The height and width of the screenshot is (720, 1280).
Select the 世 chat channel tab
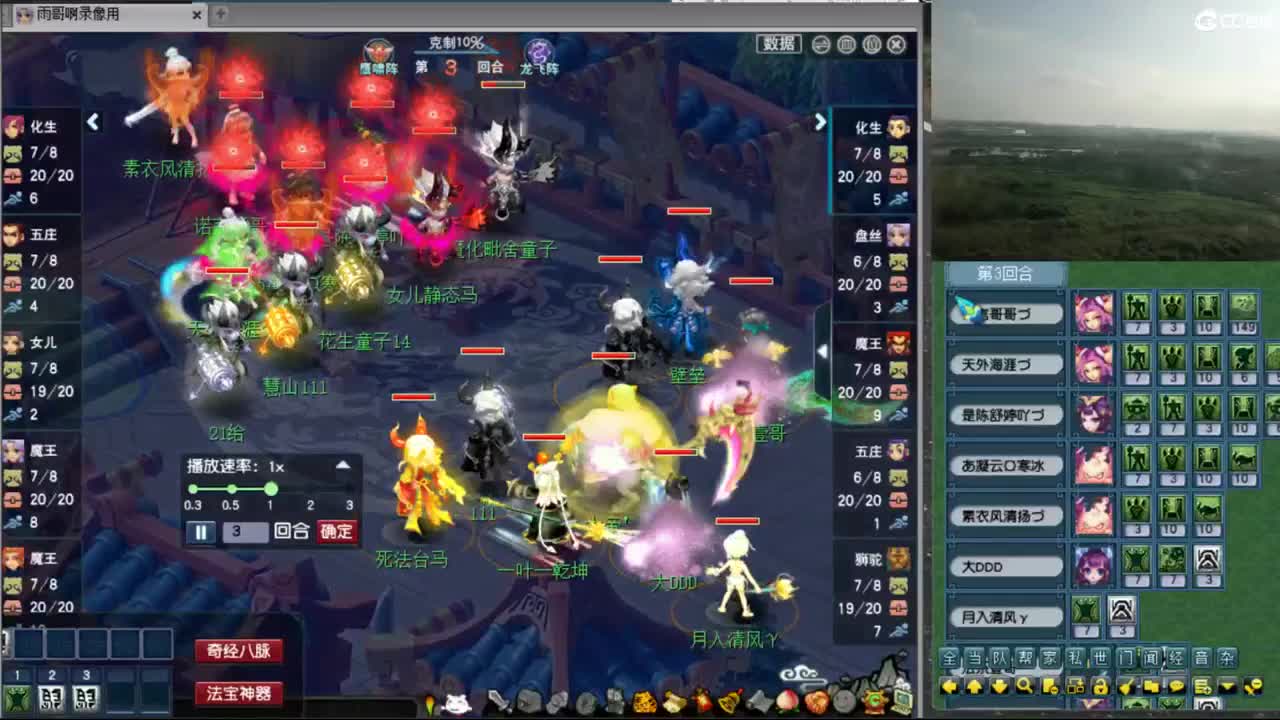[x=1100, y=658]
